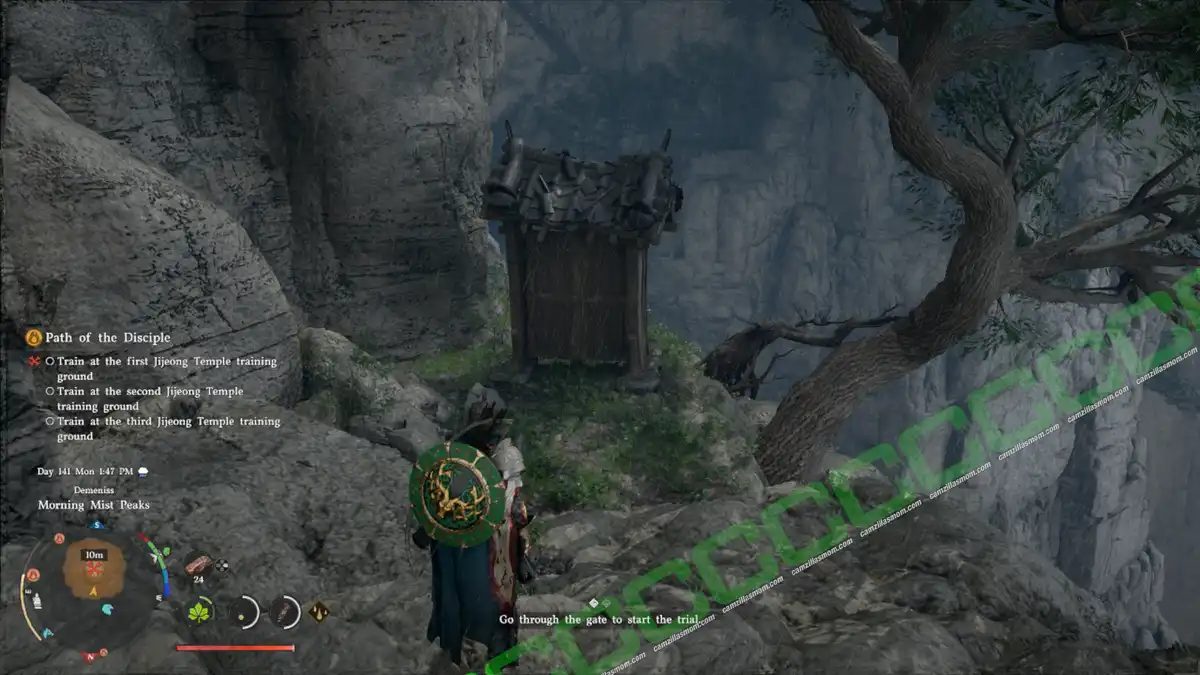Click the rain cloud weather icon
Viewport: 1200px width, 675px height.
pyautogui.click(x=143, y=471)
